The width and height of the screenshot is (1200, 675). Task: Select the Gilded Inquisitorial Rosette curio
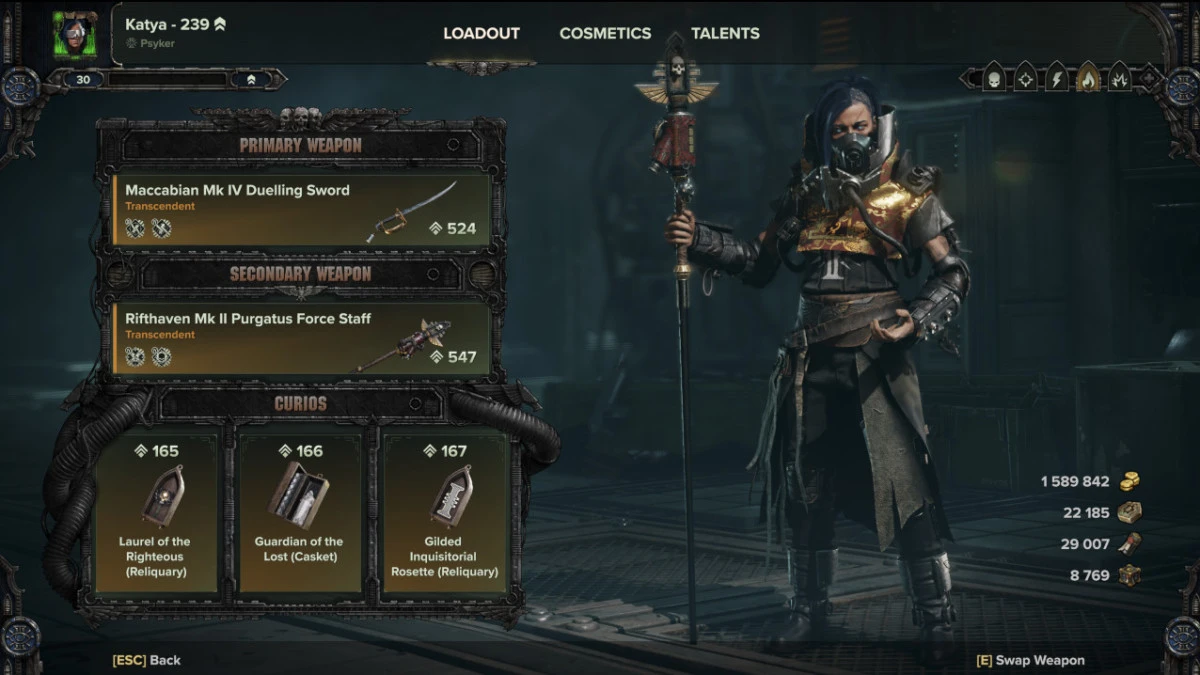pyautogui.click(x=443, y=513)
